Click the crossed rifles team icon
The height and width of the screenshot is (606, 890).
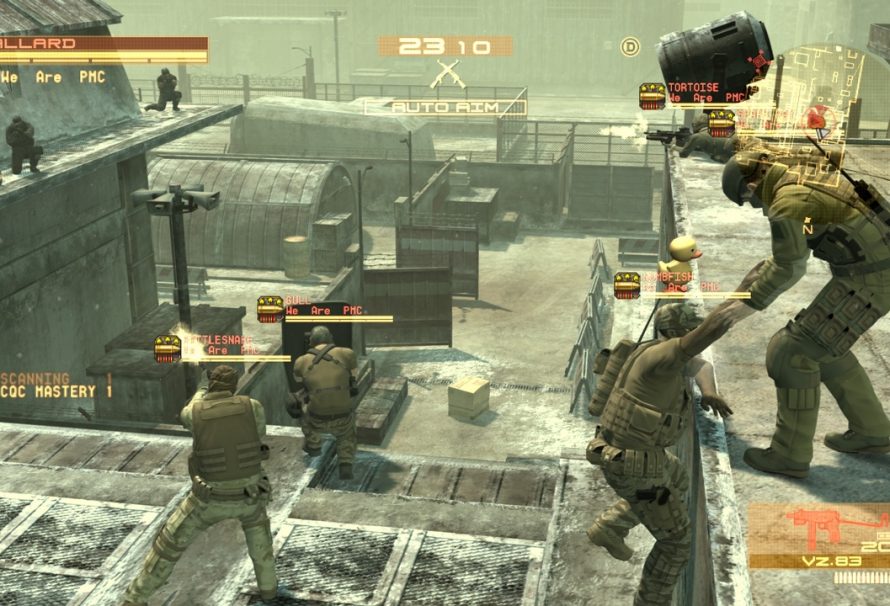tap(444, 75)
